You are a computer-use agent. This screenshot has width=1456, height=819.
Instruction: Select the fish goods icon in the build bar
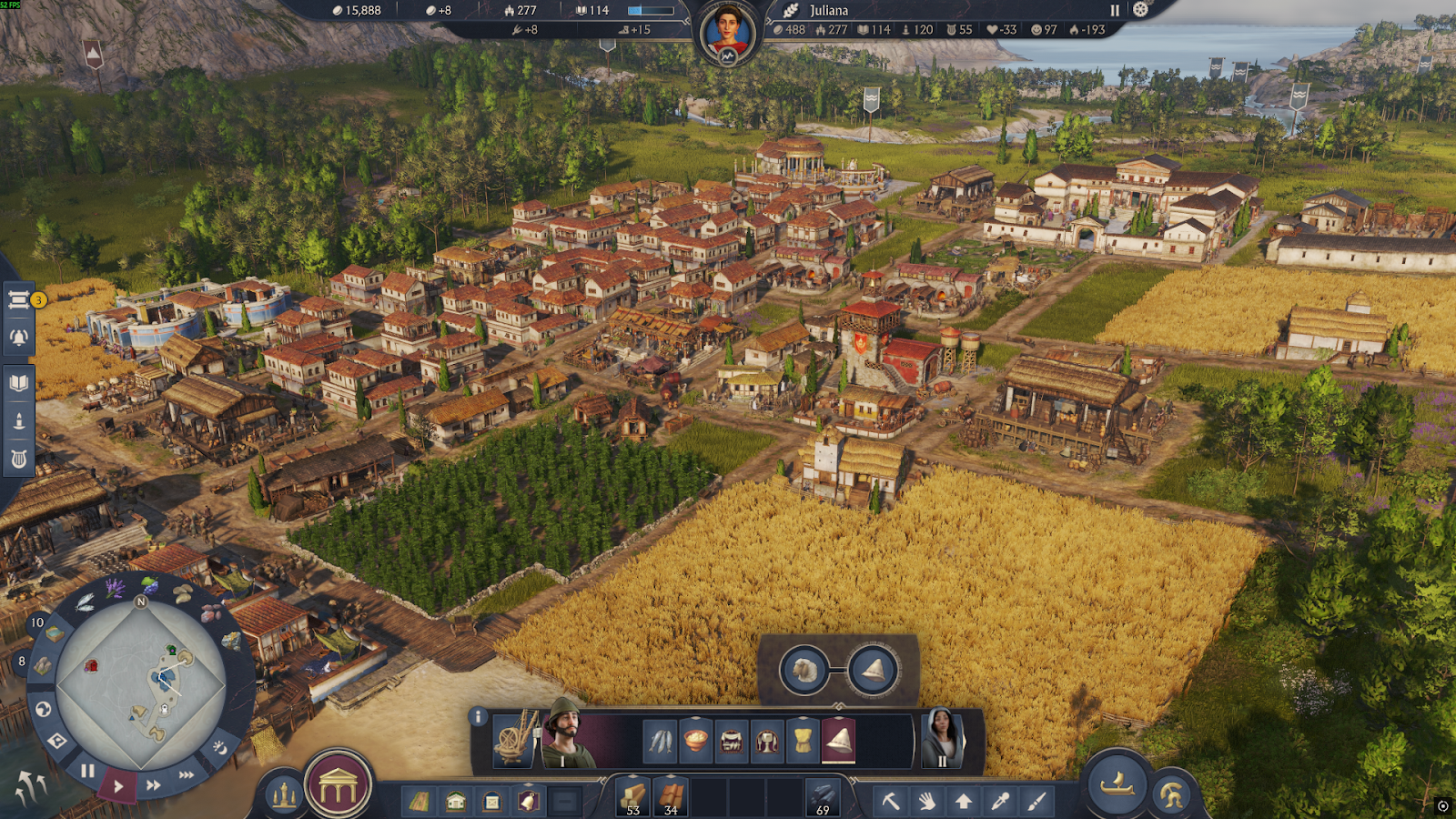point(660,740)
